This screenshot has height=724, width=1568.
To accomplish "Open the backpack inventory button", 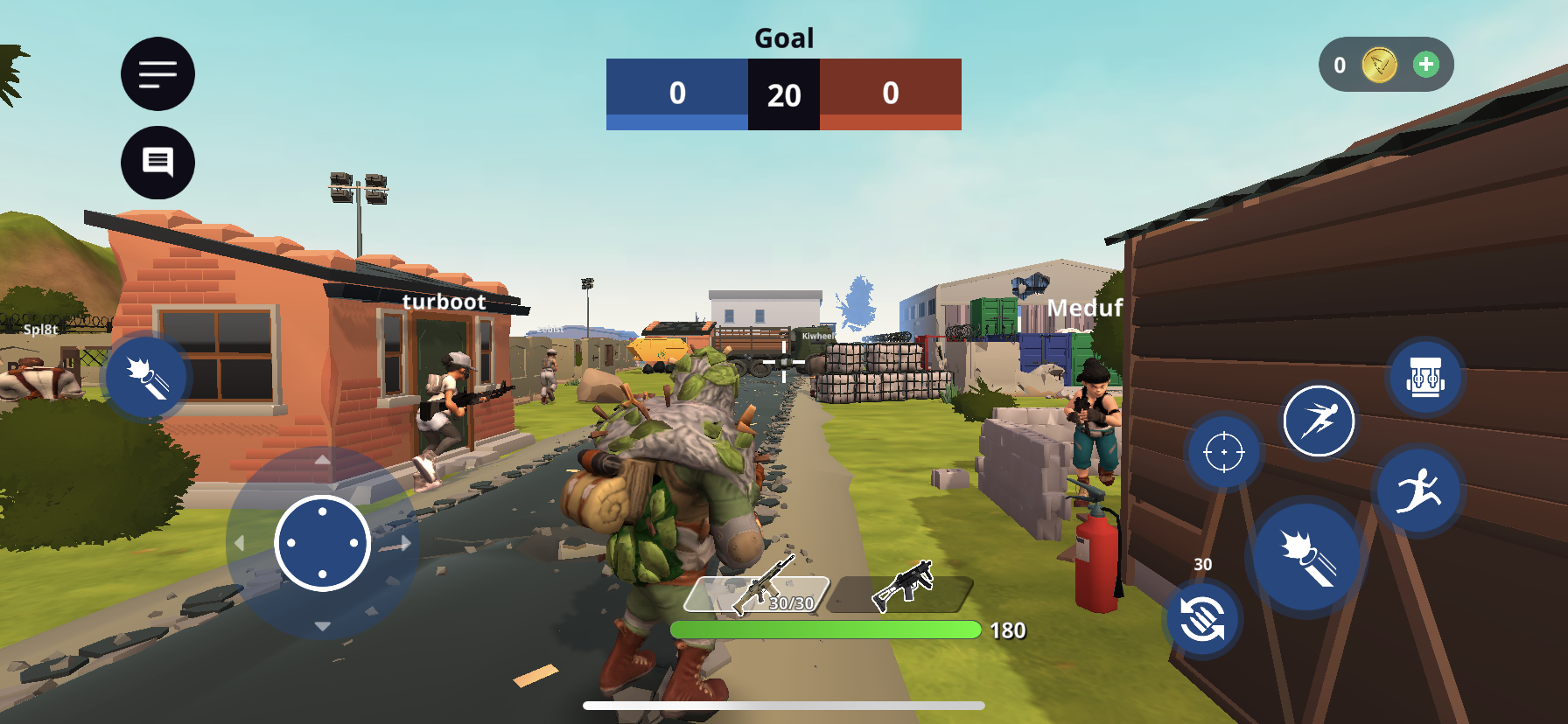I will point(1425,378).
